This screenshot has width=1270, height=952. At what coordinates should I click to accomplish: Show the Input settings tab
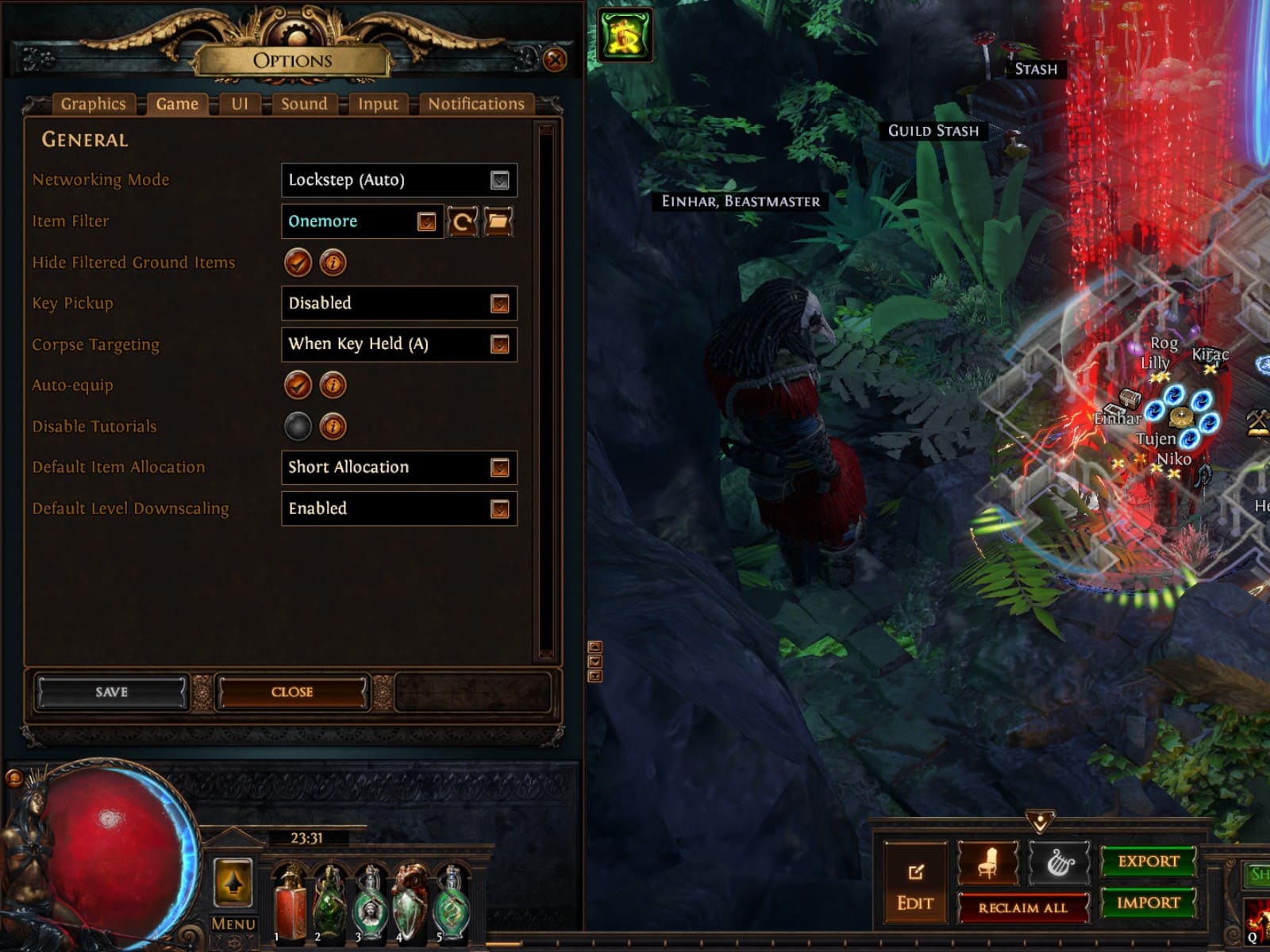tap(378, 104)
